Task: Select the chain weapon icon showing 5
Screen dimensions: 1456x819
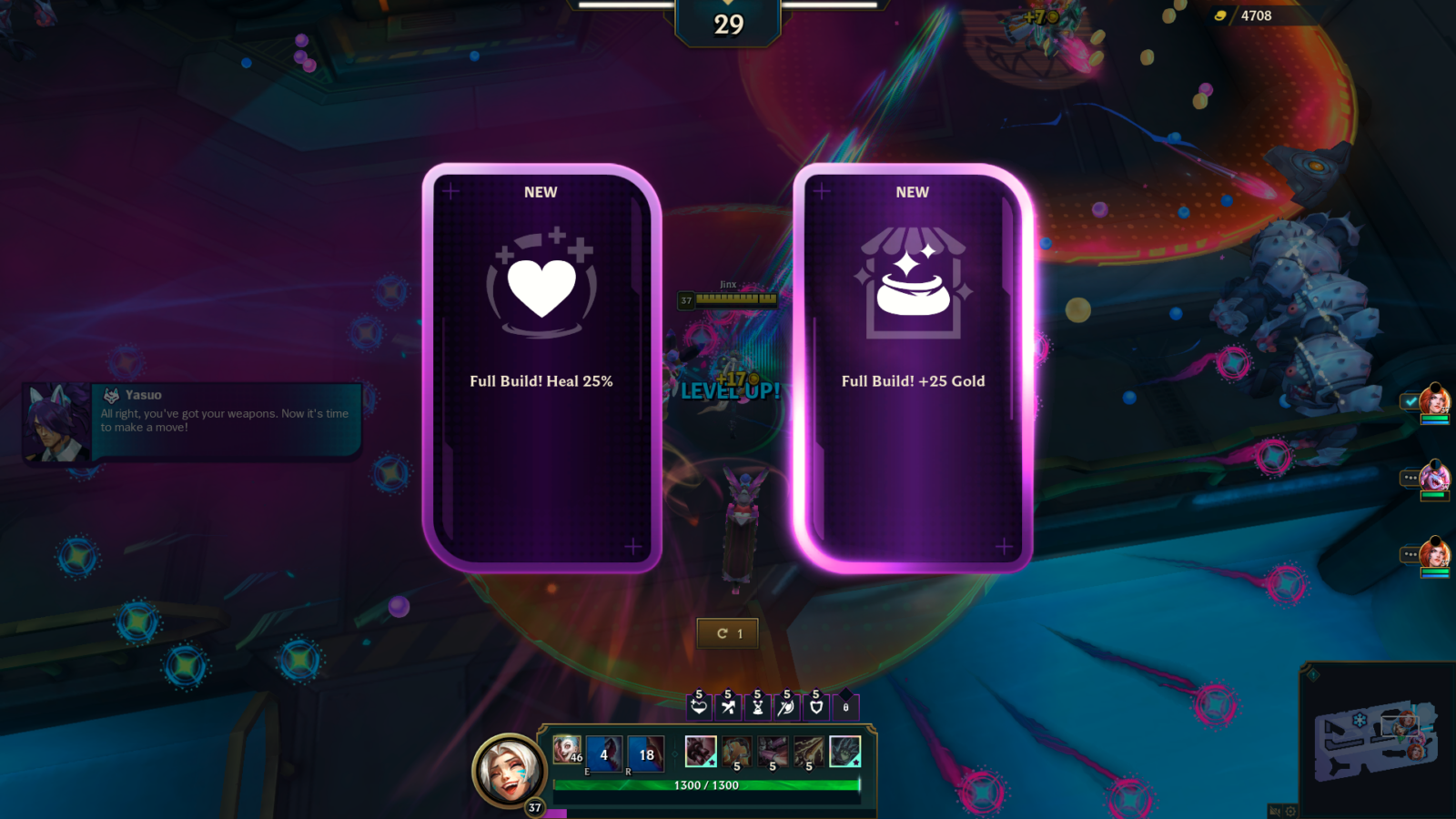Action: pyautogui.click(x=737, y=752)
